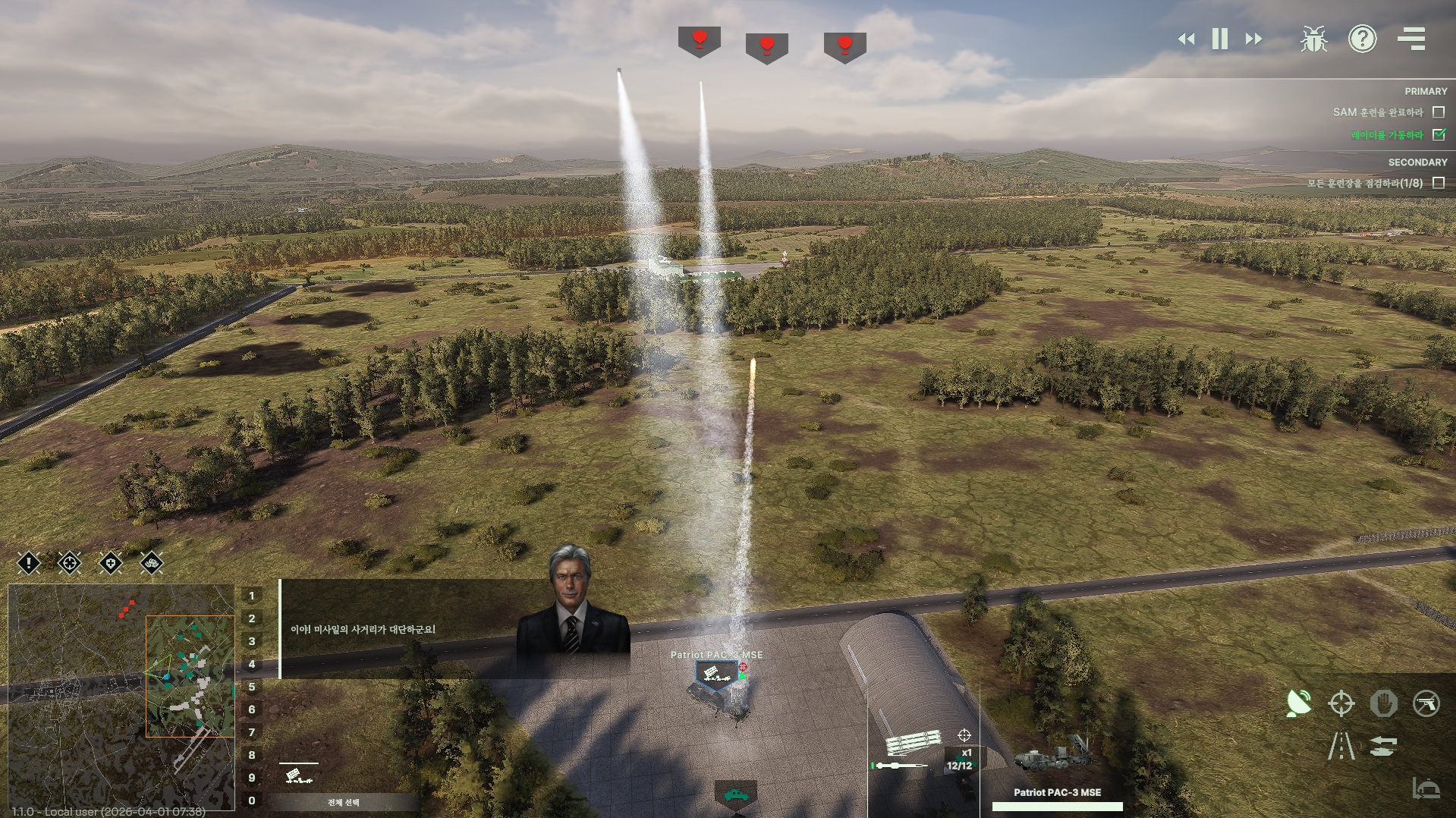Activate the crosshair attack order

point(1341,703)
